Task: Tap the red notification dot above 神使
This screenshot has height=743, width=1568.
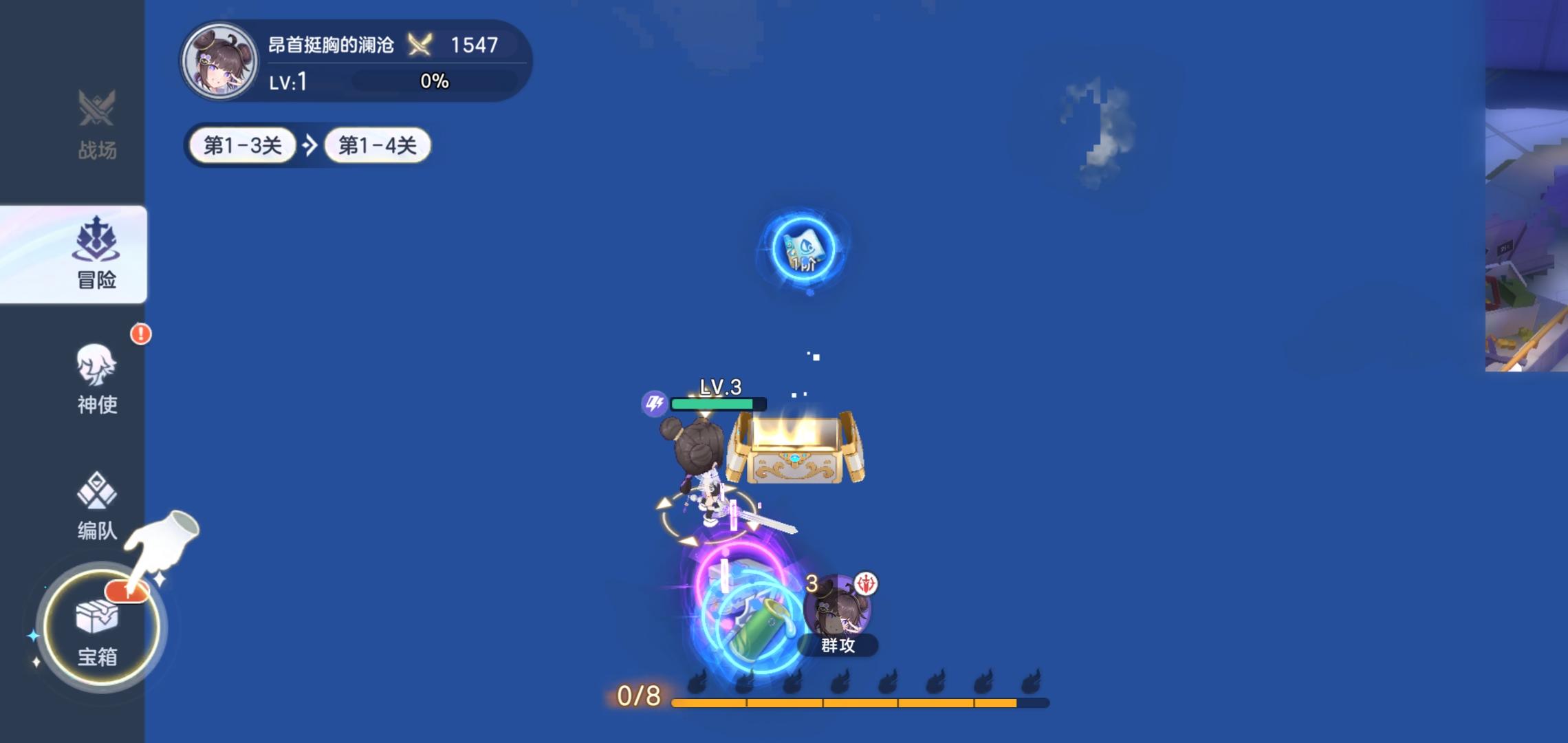Action: click(140, 333)
